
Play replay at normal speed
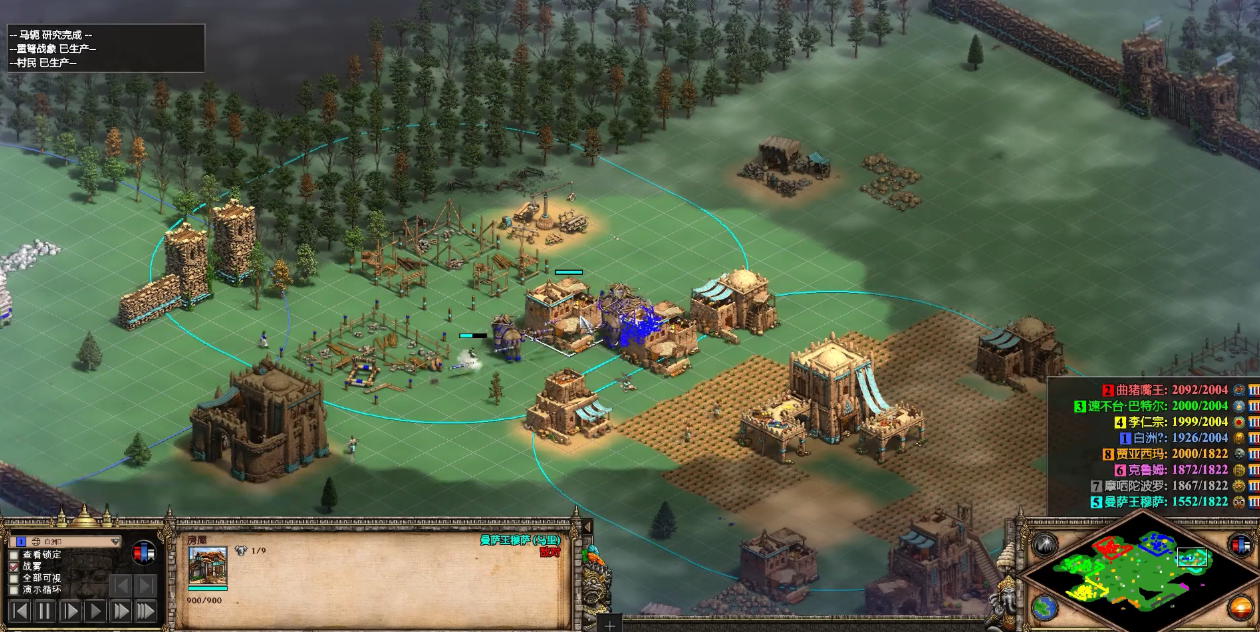[x=95, y=610]
